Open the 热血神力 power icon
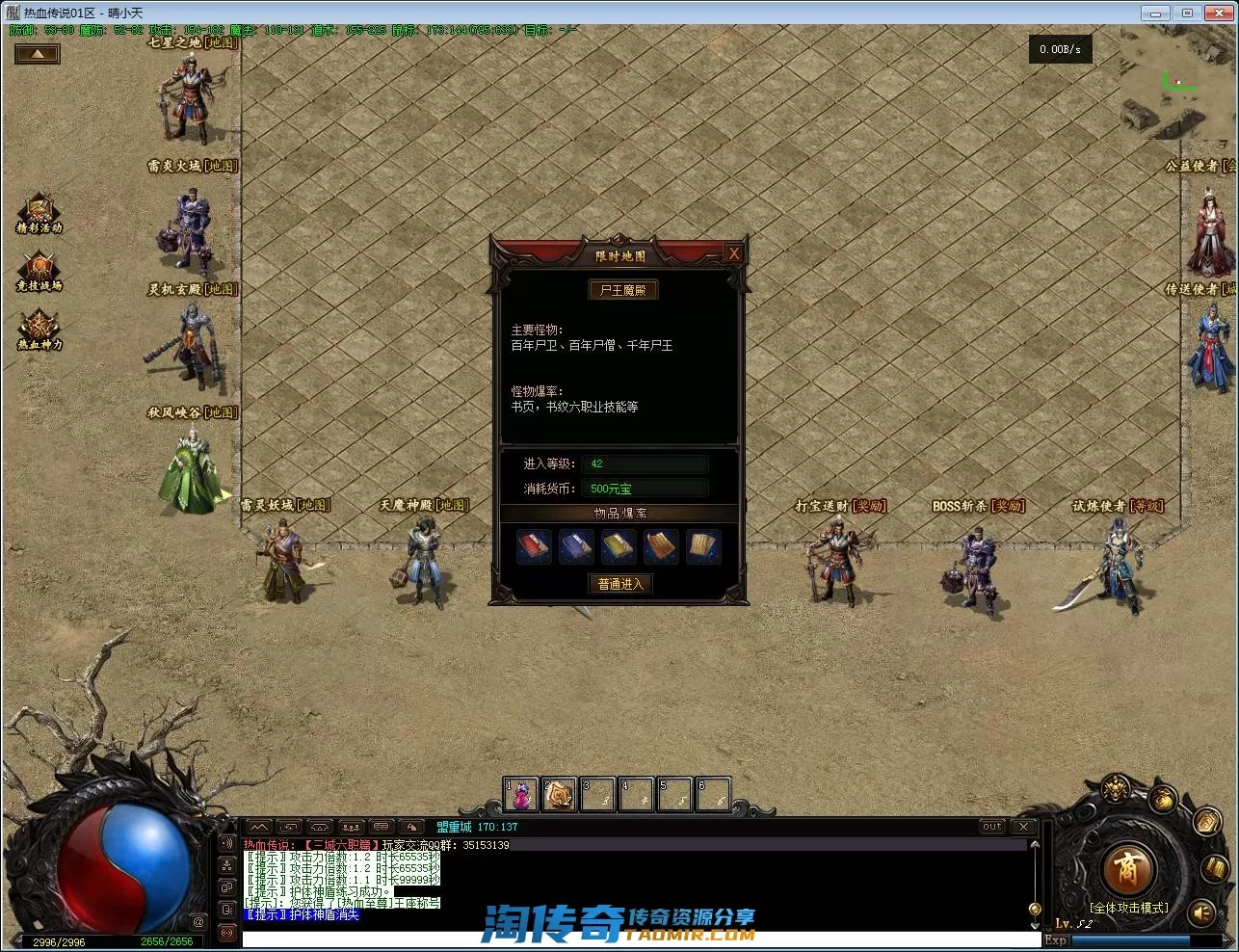The height and width of the screenshot is (952, 1239). click(40, 331)
